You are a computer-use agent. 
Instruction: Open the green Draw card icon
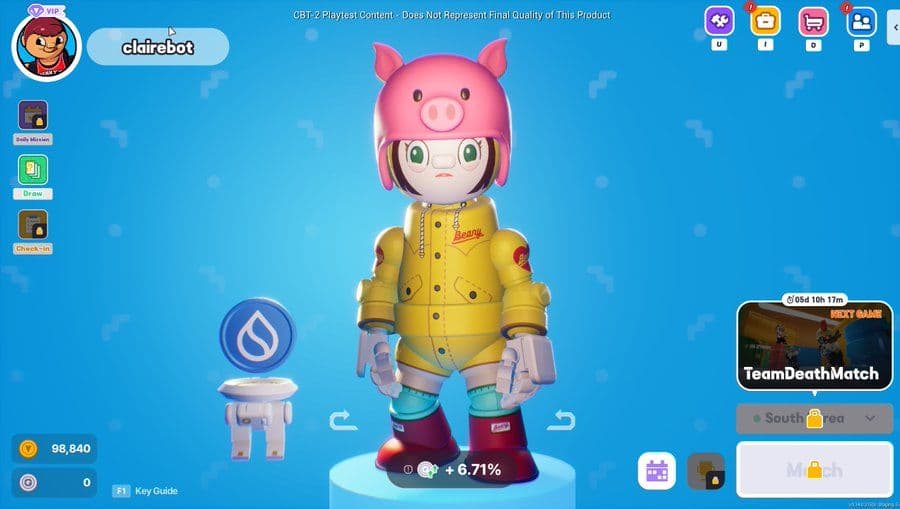click(x=33, y=170)
